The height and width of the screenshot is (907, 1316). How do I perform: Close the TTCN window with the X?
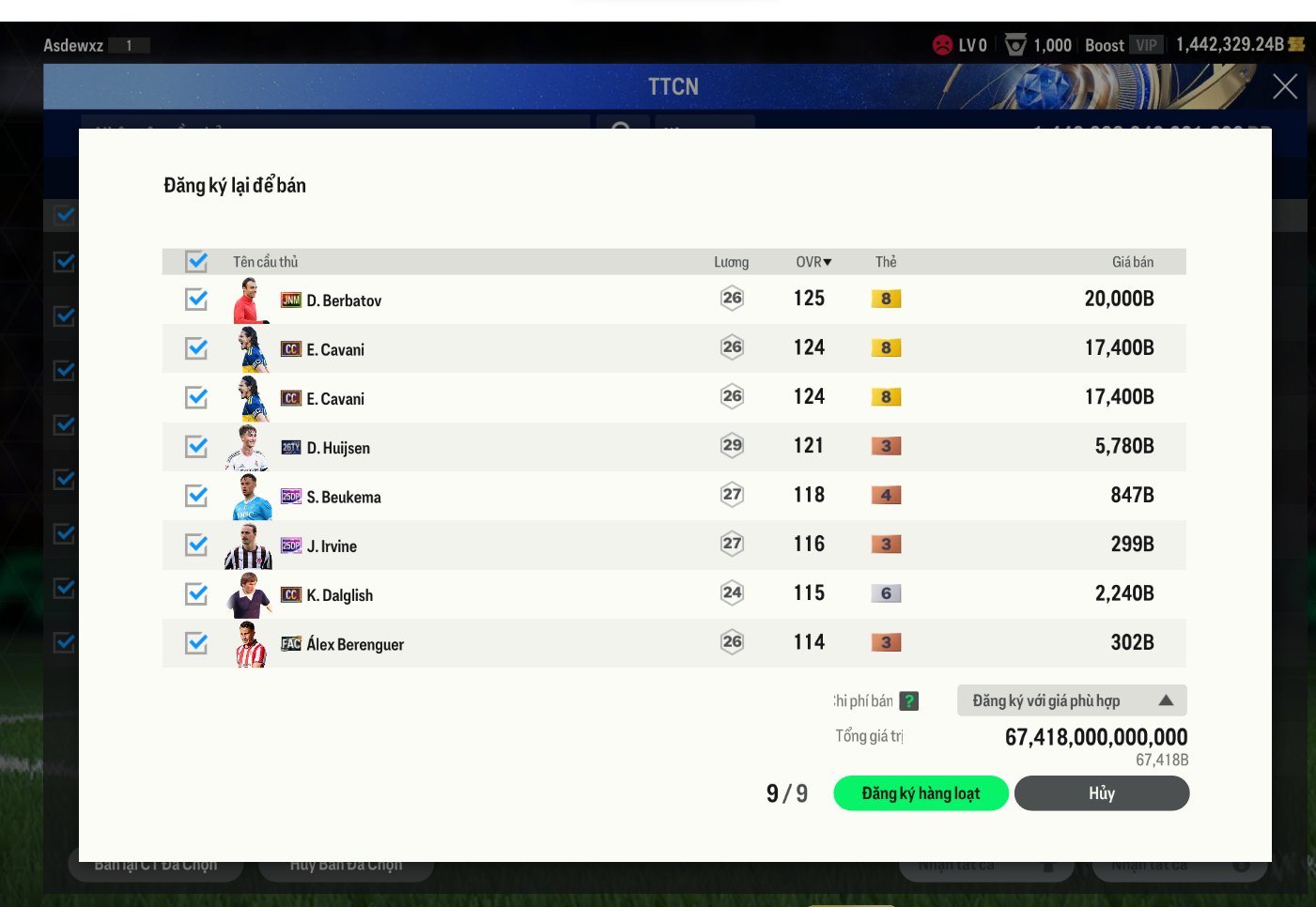(1284, 86)
